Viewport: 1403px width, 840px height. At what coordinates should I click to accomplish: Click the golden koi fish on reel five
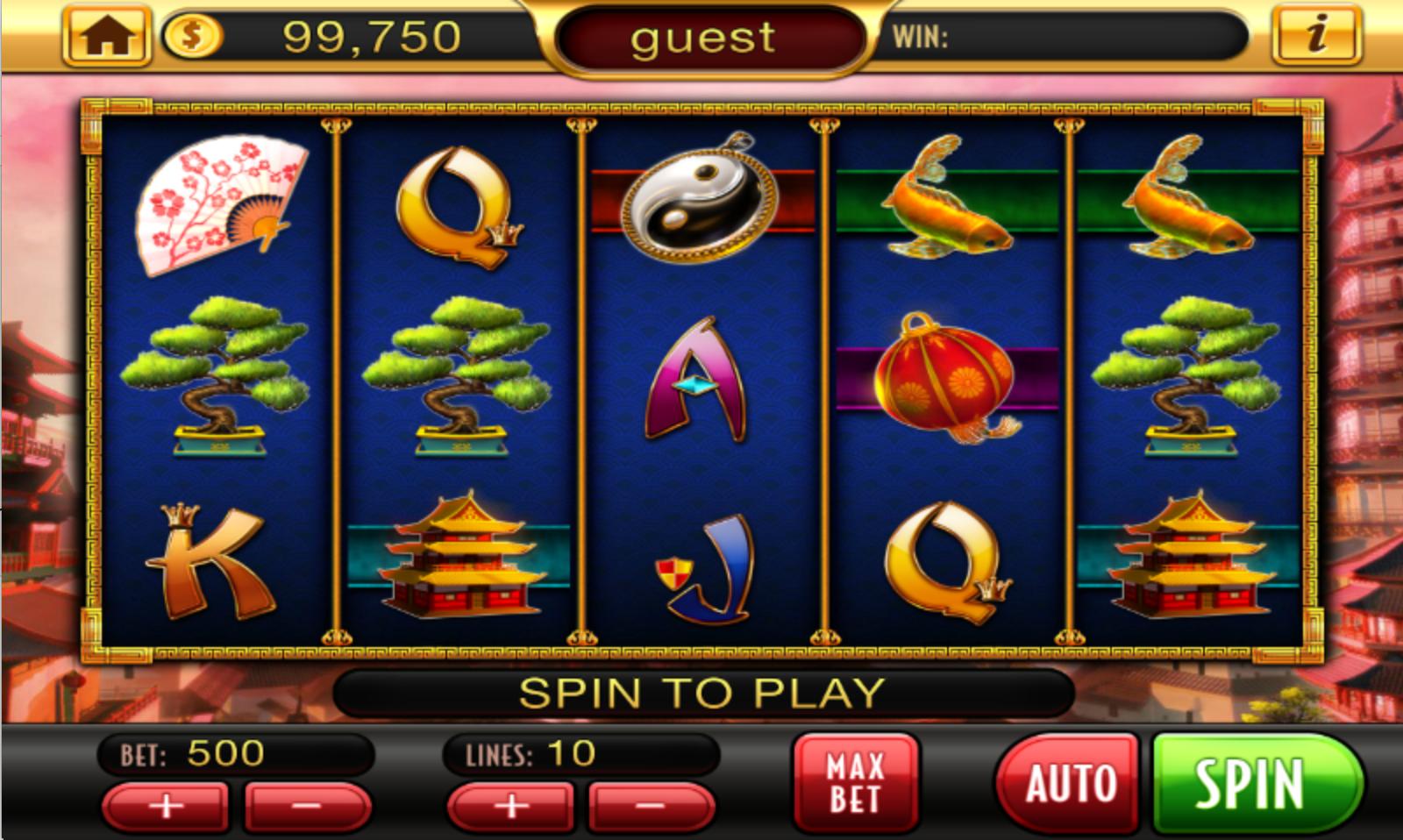[x=1188, y=202]
